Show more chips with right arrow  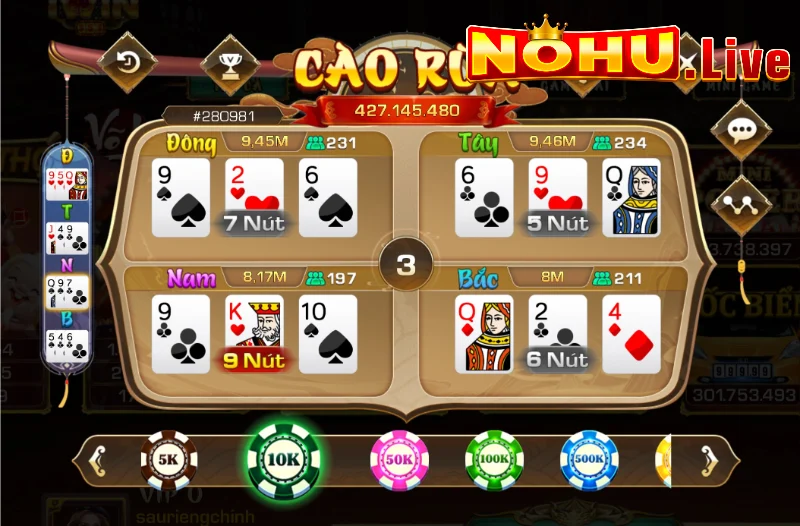pyautogui.click(x=709, y=460)
